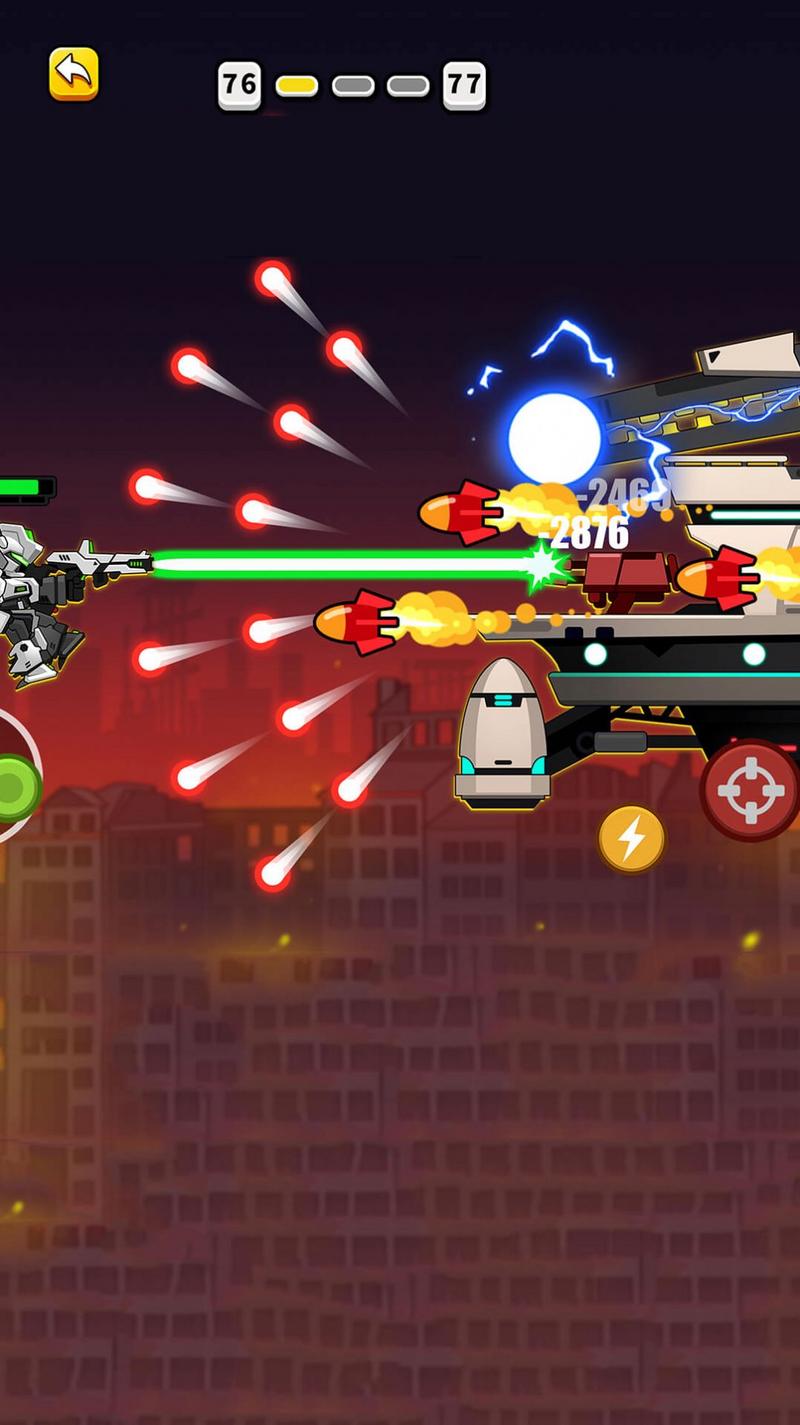Tap the yellow back arrow button

pos(74,73)
